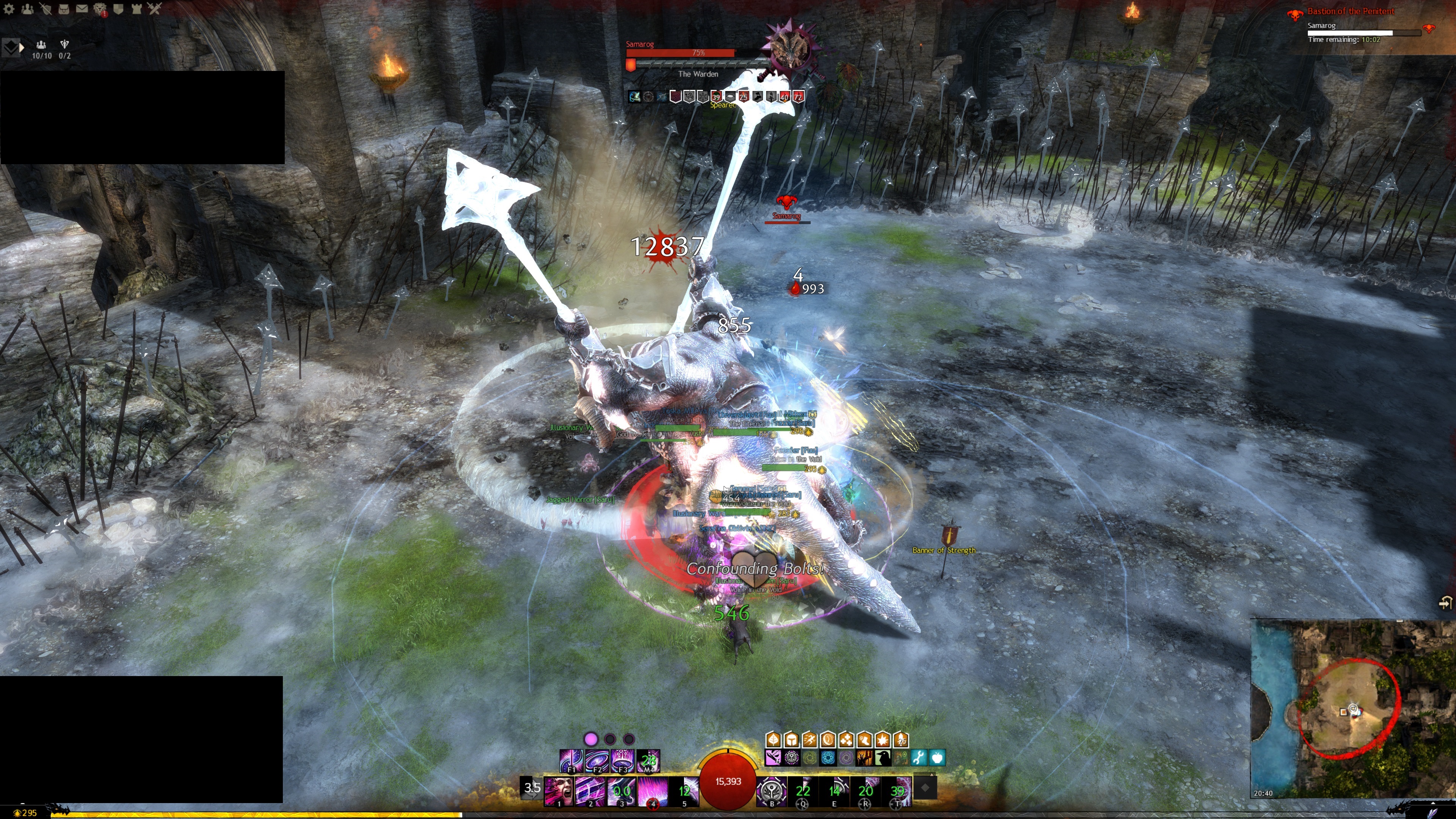1456x819 pixels.
Task: Activate the F1 shatter skill
Action: click(571, 760)
